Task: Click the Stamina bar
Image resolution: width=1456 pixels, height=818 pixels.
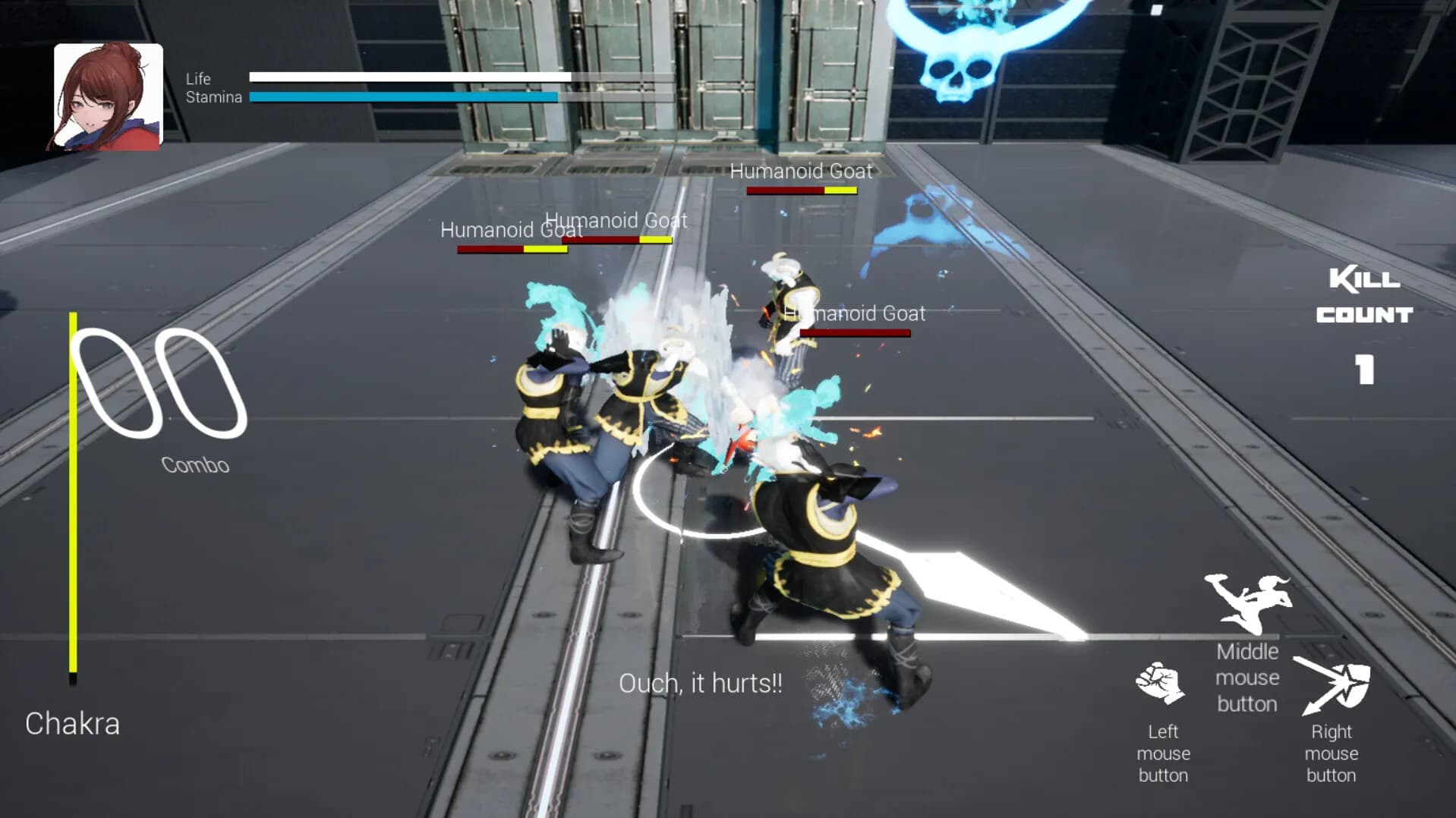Action: click(x=402, y=96)
